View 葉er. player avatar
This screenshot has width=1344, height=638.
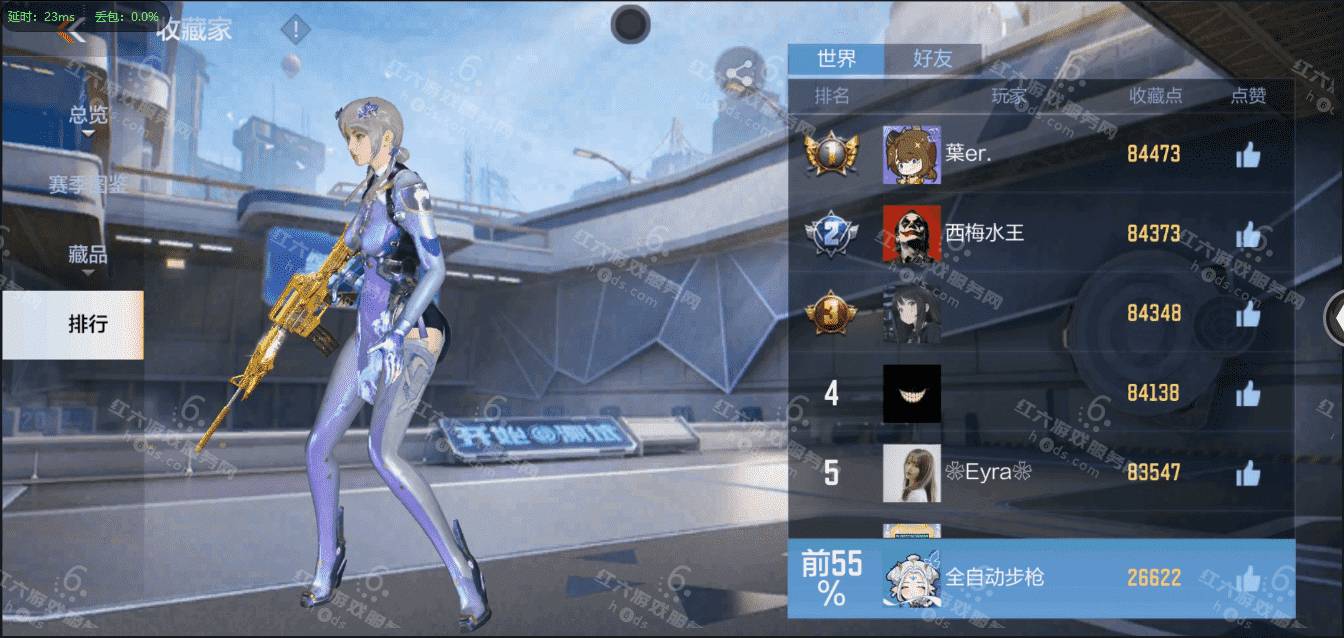(x=911, y=155)
